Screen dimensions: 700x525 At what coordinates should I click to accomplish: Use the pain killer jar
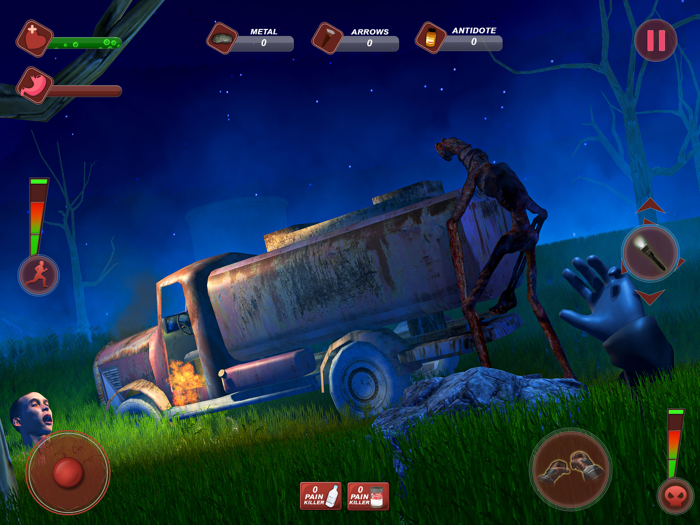pyautogui.click(x=368, y=495)
